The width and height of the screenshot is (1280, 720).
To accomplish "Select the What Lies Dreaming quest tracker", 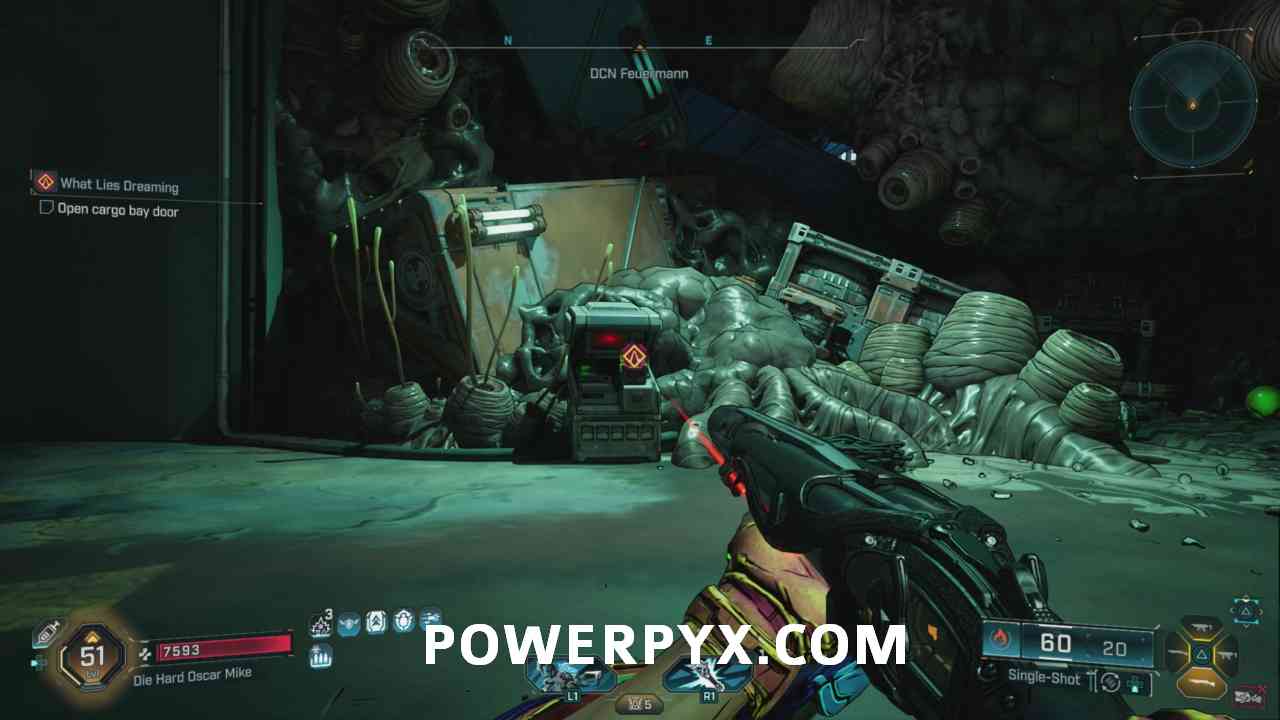I will (x=119, y=185).
